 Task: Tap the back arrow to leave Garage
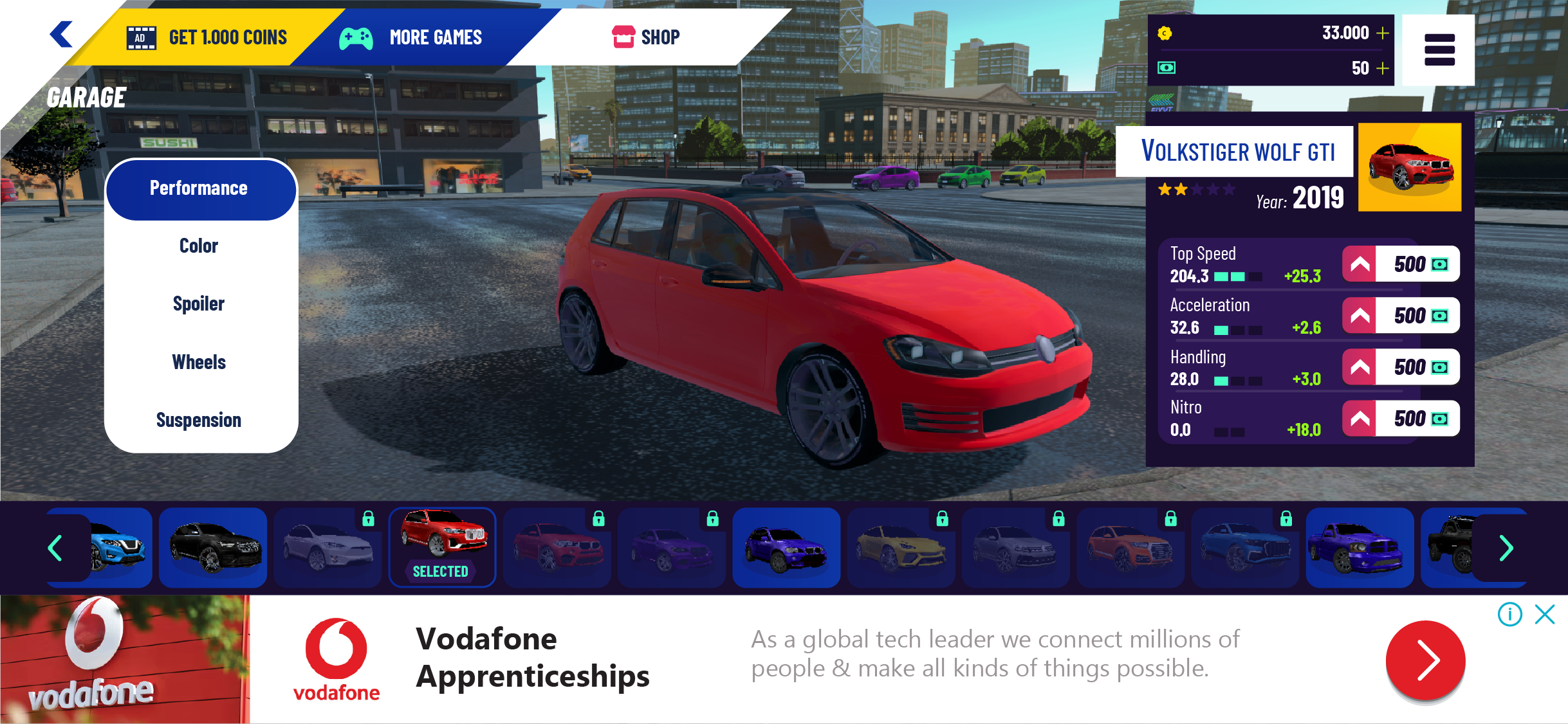(x=61, y=35)
